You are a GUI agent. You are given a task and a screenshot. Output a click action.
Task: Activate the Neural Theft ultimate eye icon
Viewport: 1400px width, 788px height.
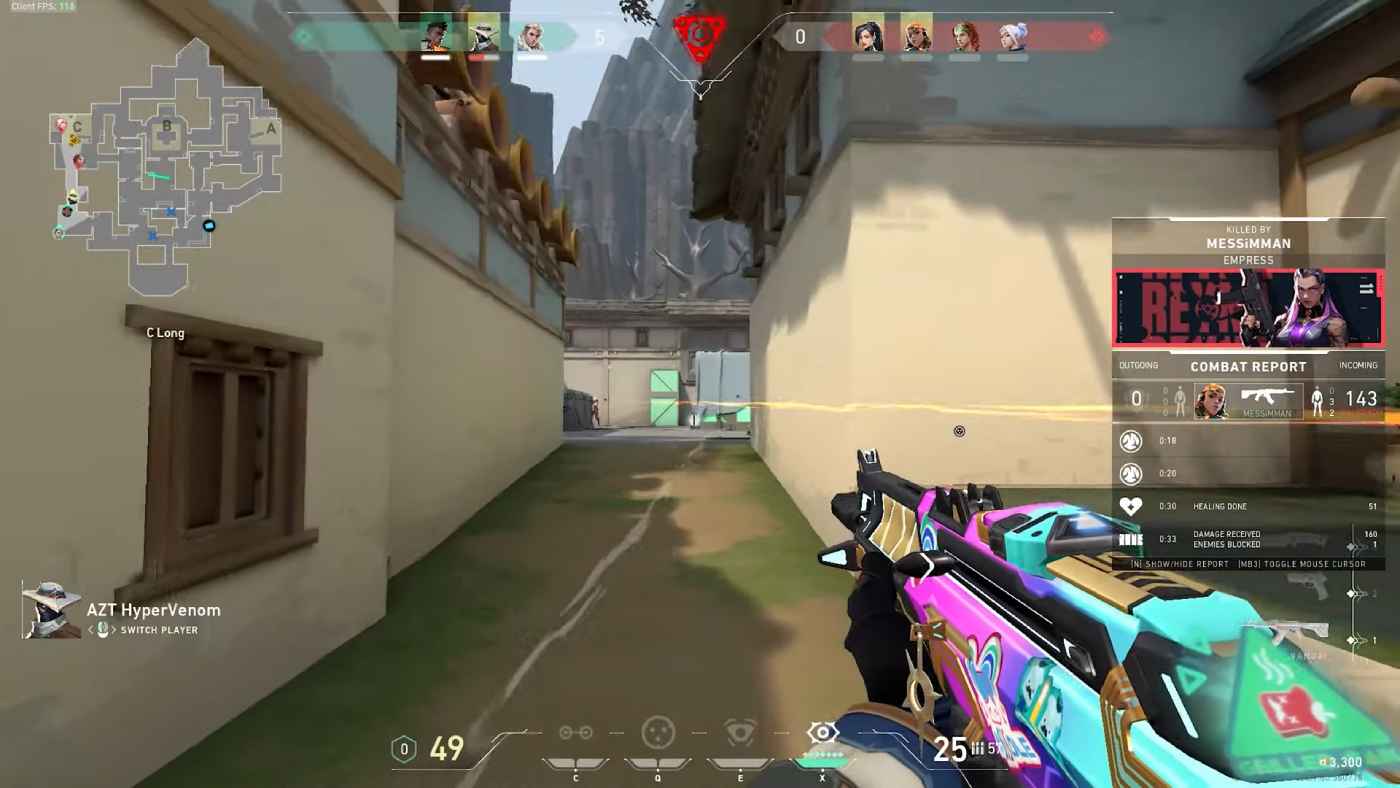[822, 733]
